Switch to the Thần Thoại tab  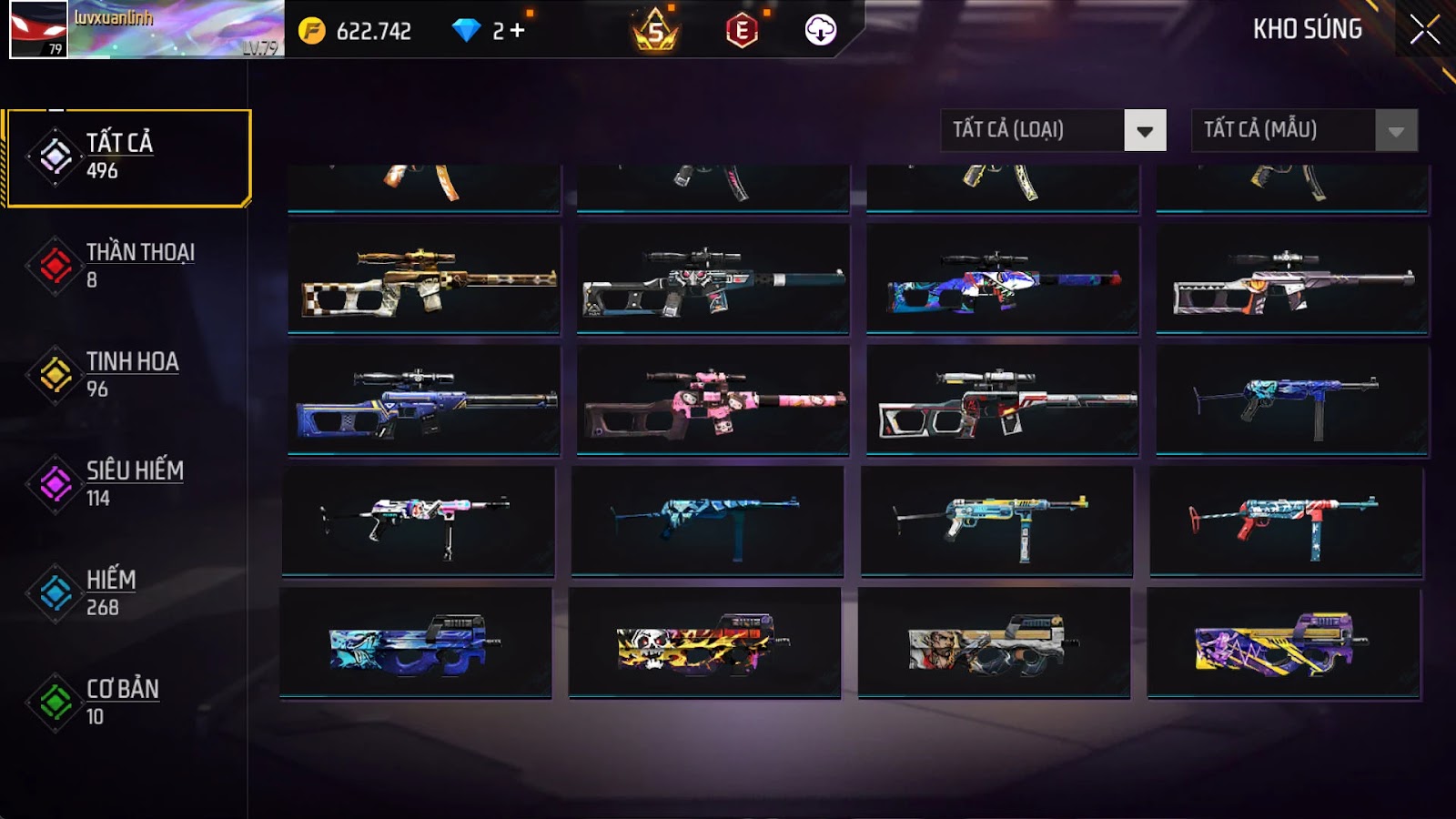coord(127,266)
